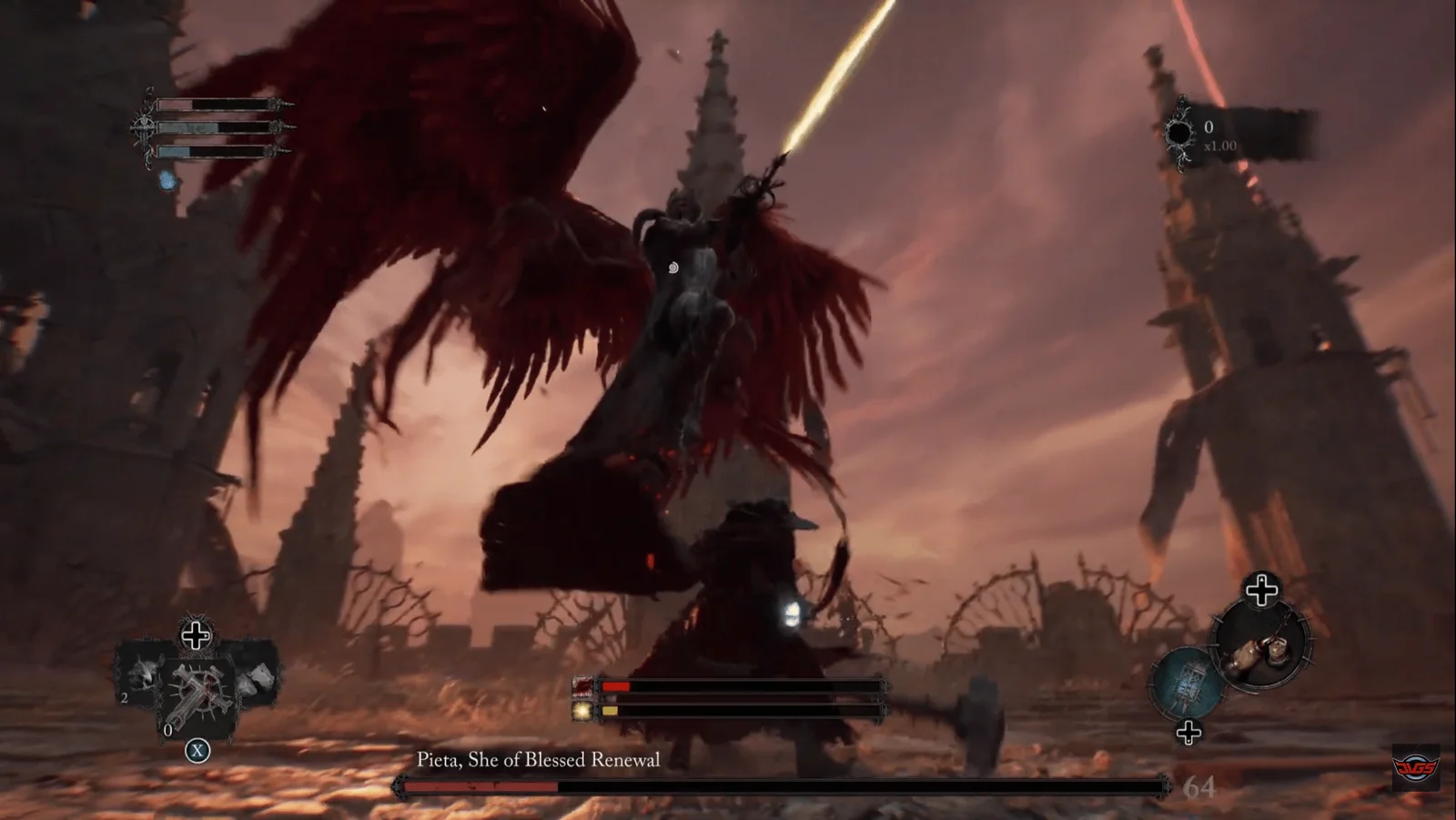Activate the Umbral Lamp slot
Image resolution: width=1456 pixels, height=820 pixels.
[x=1187, y=680]
